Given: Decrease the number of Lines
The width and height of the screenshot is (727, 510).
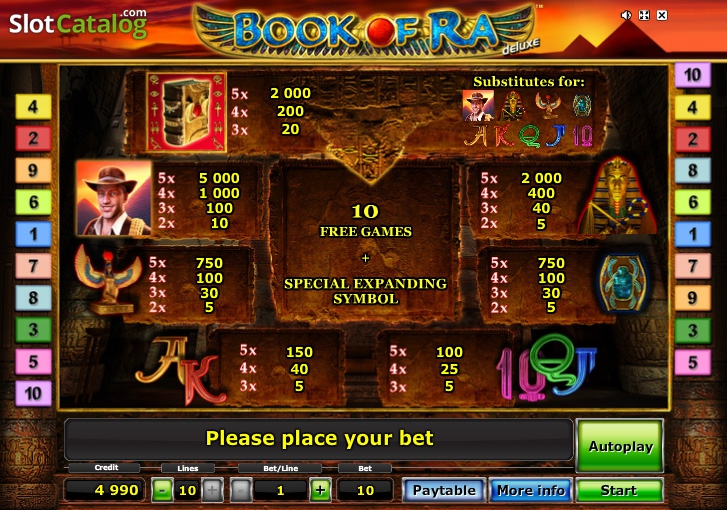Looking at the screenshot, I should [162, 490].
